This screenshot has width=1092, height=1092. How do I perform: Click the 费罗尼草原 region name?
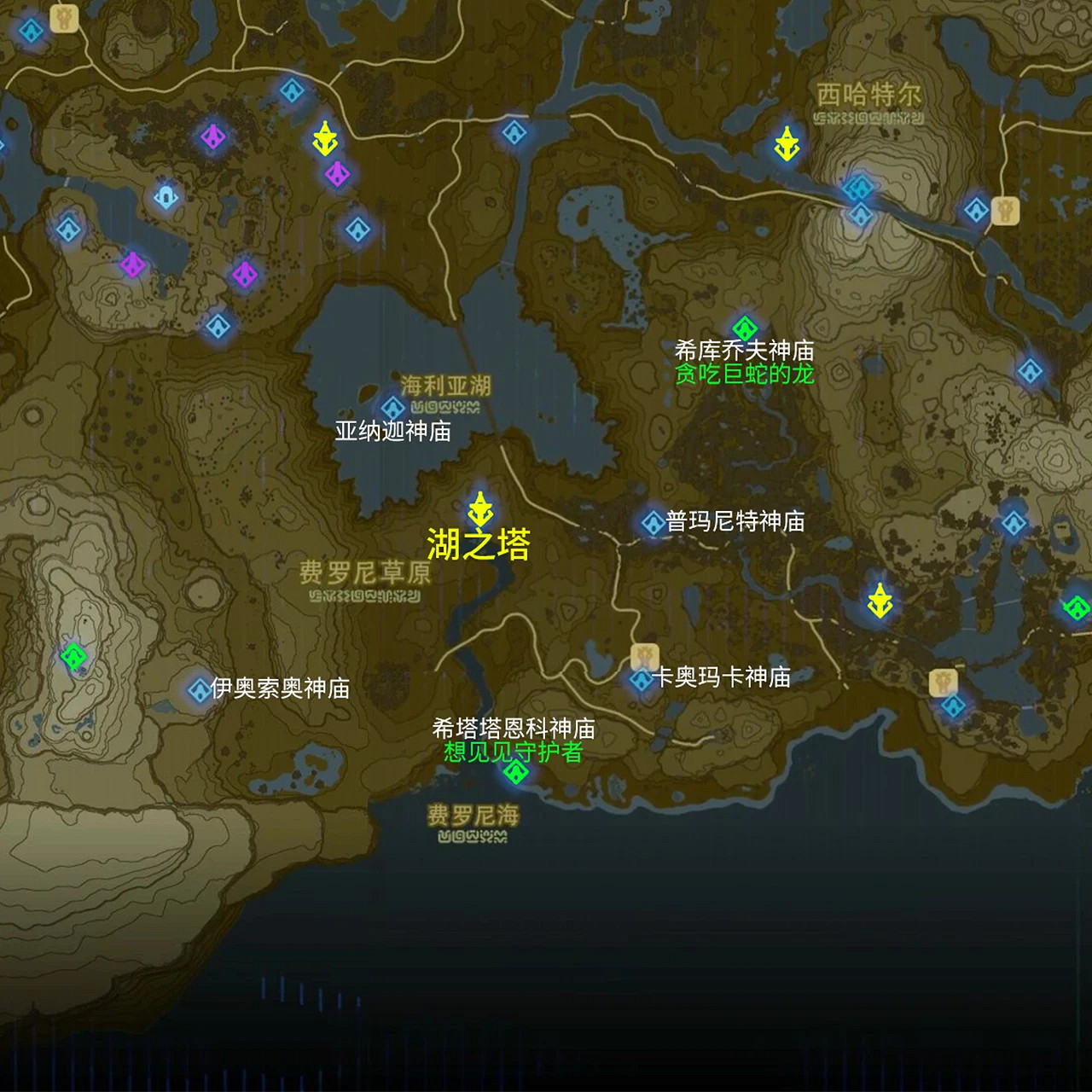(x=367, y=573)
